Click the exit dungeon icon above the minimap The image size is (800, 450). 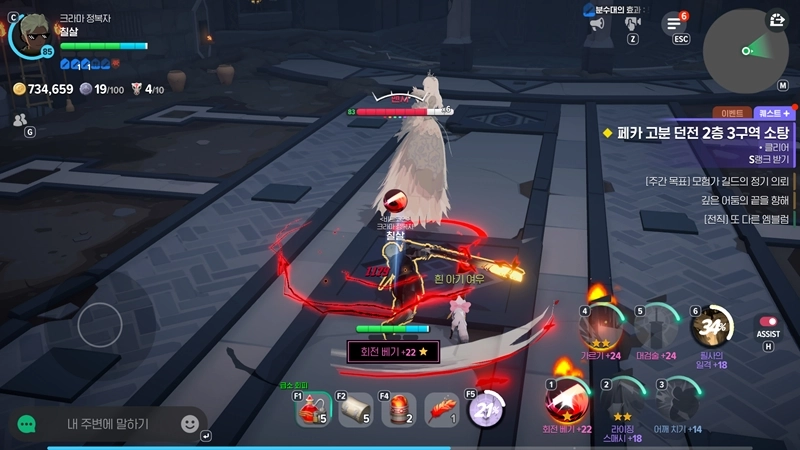coord(777,20)
